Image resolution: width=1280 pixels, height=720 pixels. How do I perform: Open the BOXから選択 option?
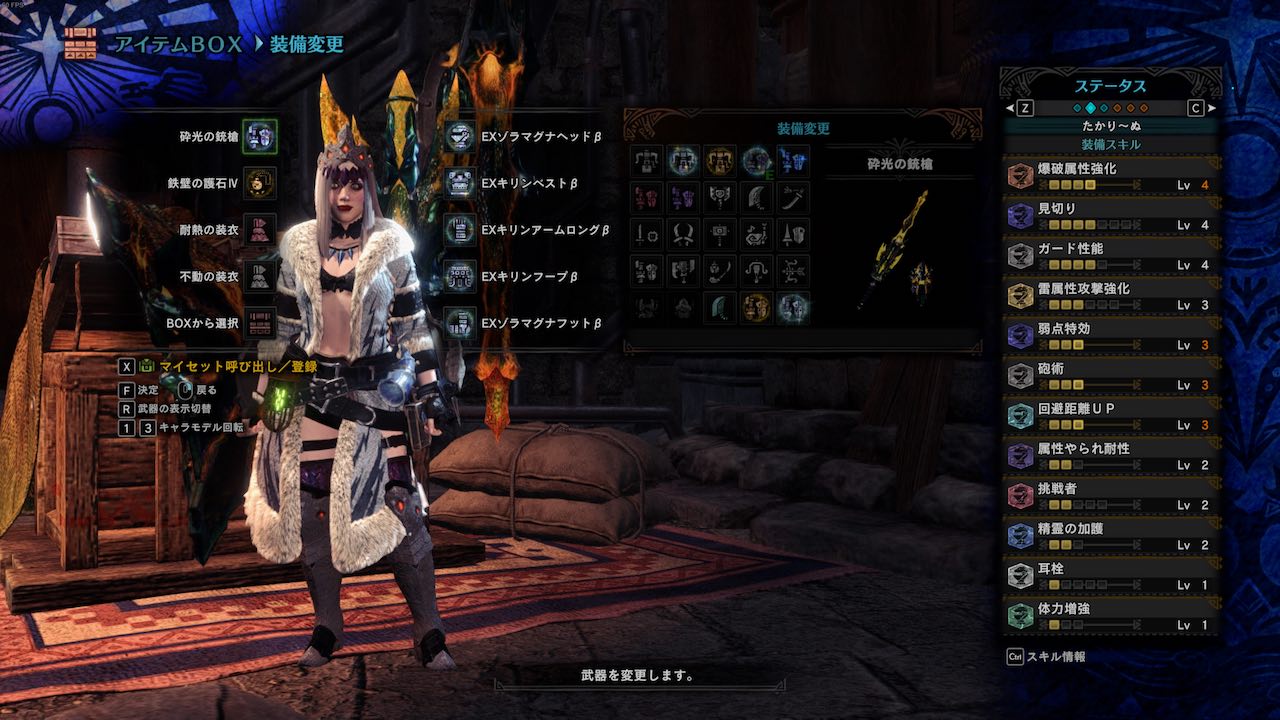point(260,322)
